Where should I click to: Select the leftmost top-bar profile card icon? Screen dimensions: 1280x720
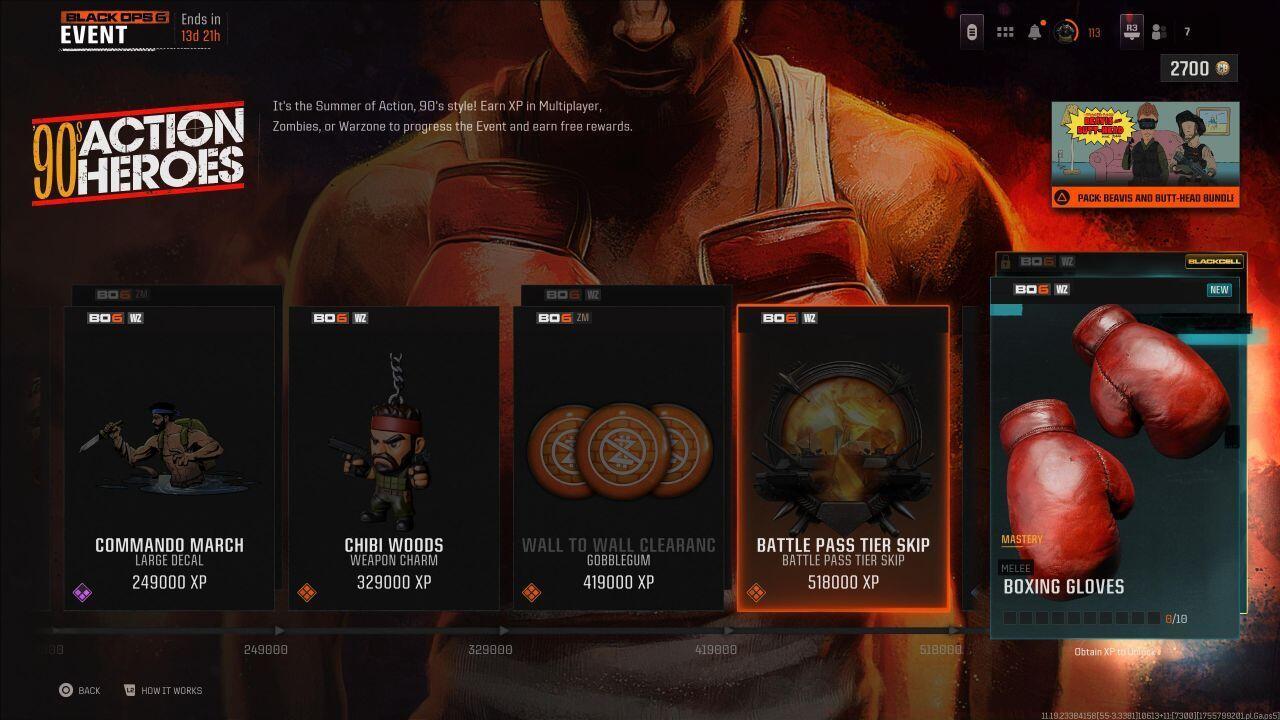pyautogui.click(x=972, y=31)
